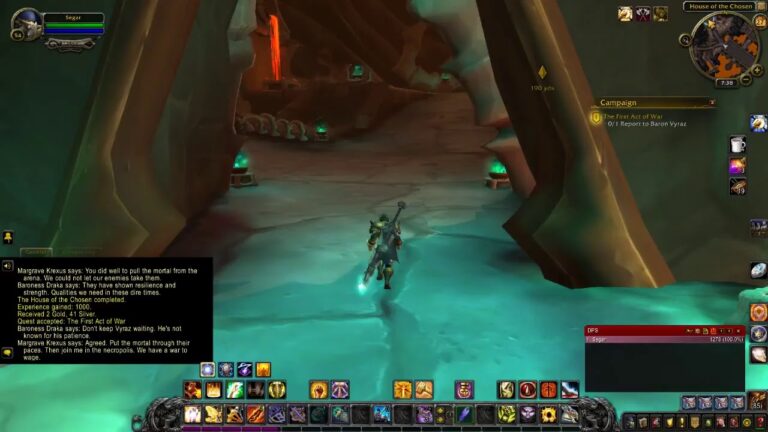Click the 7:39 minimap clock
This screenshot has width=768, height=432.
pyautogui.click(x=725, y=82)
